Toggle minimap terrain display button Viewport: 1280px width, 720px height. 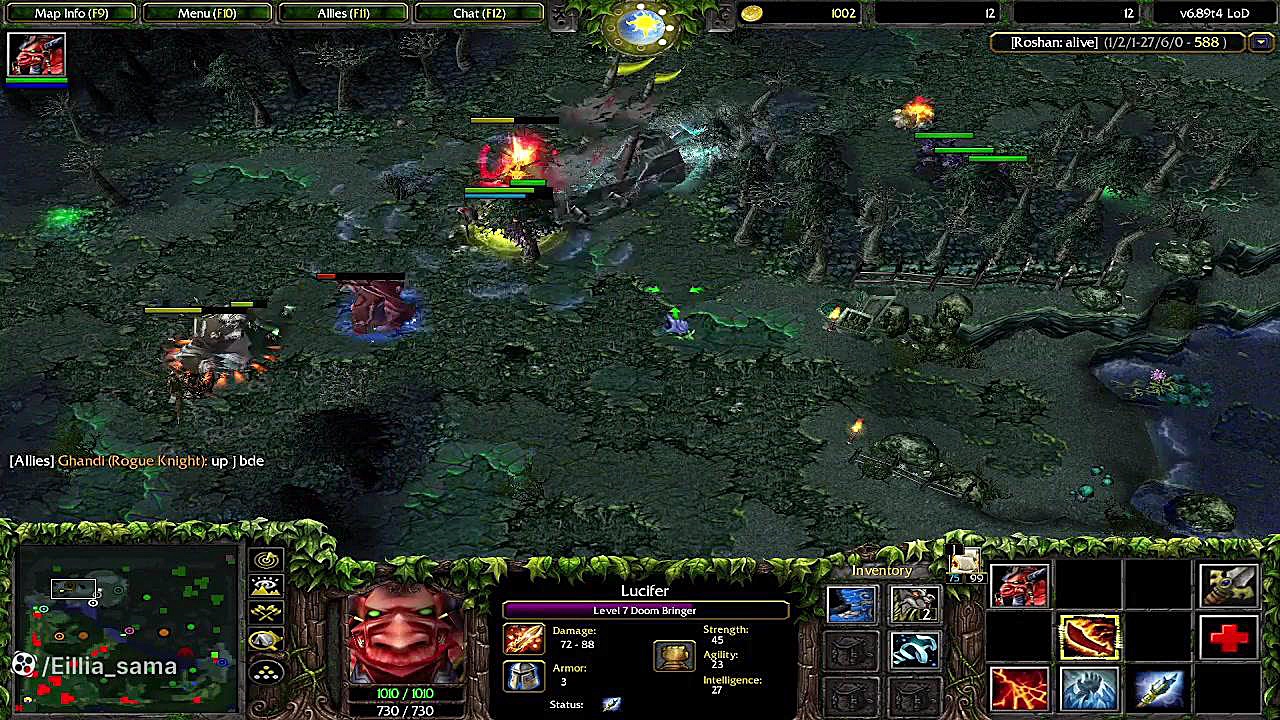266,587
